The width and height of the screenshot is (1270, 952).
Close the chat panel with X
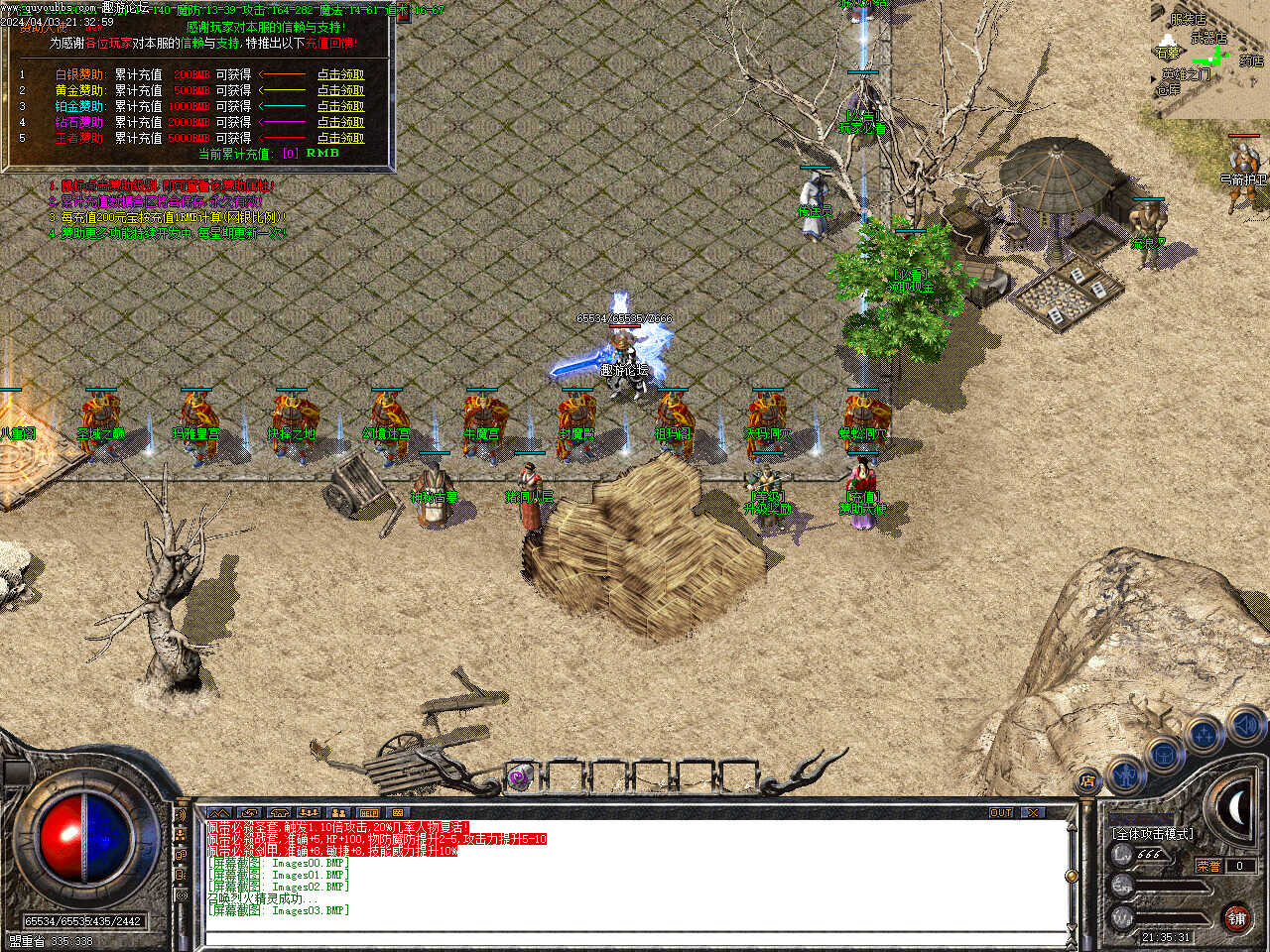tap(1034, 812)
